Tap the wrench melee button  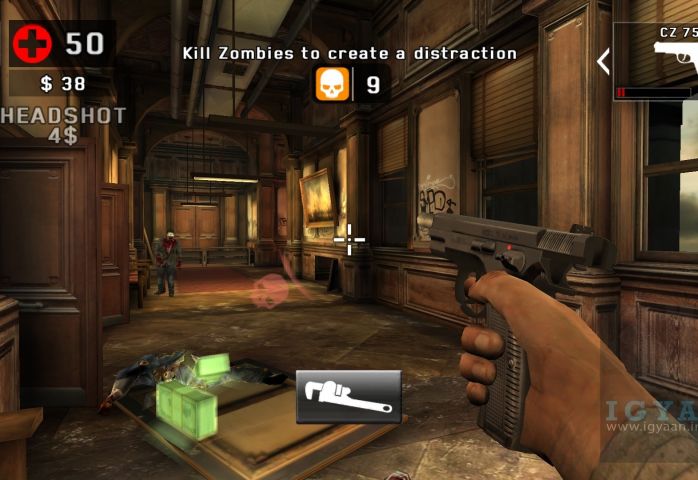(x=348, y=396)
